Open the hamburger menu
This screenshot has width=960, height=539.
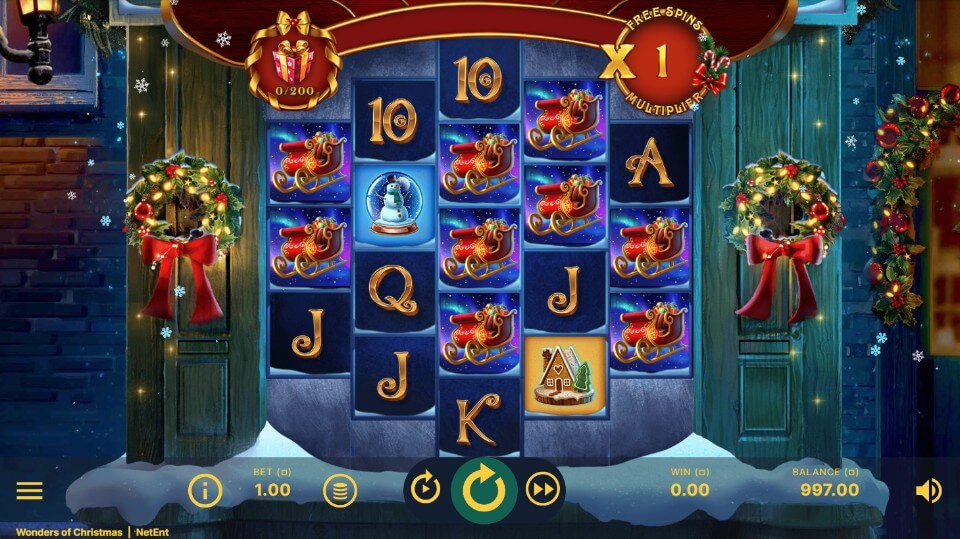[x=29, y=490]
